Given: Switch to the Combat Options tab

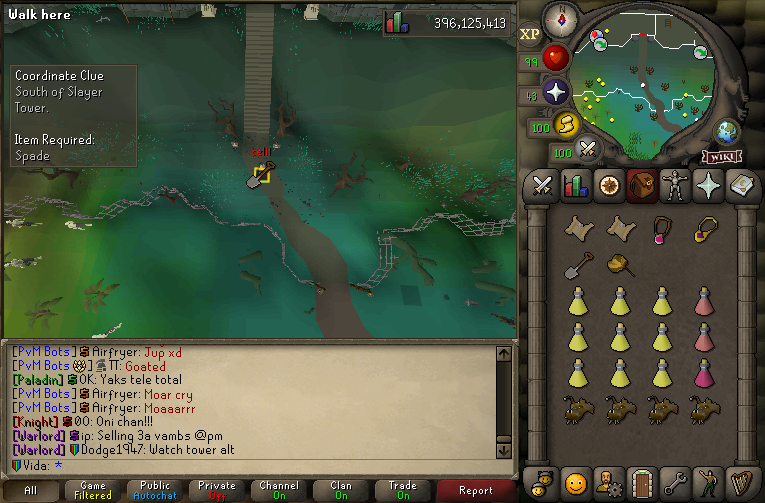Looking at the screenshot, I should [x=543, y=186].
